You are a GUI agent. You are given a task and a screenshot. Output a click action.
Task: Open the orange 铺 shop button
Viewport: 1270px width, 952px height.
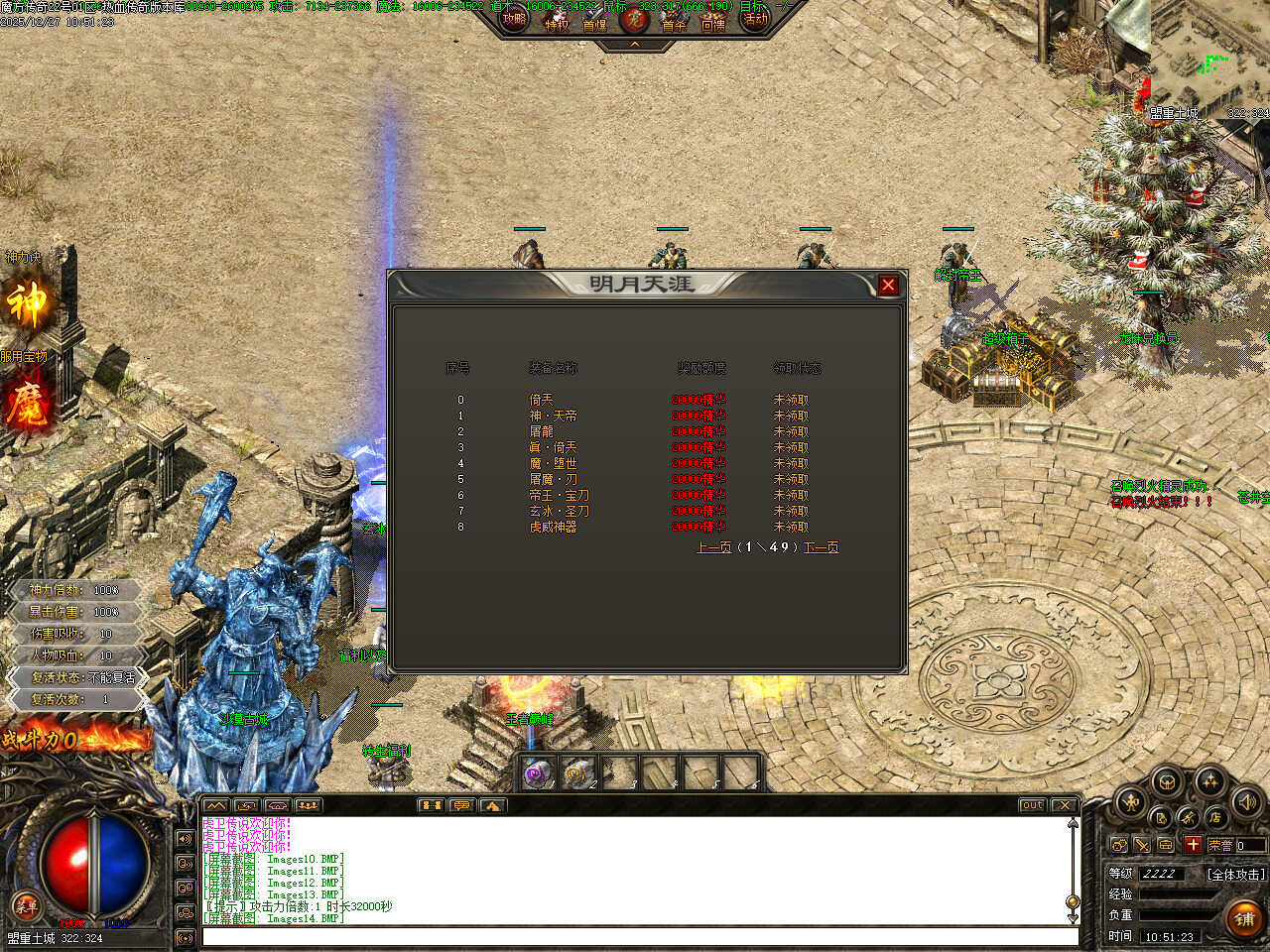pos(1244,919)
